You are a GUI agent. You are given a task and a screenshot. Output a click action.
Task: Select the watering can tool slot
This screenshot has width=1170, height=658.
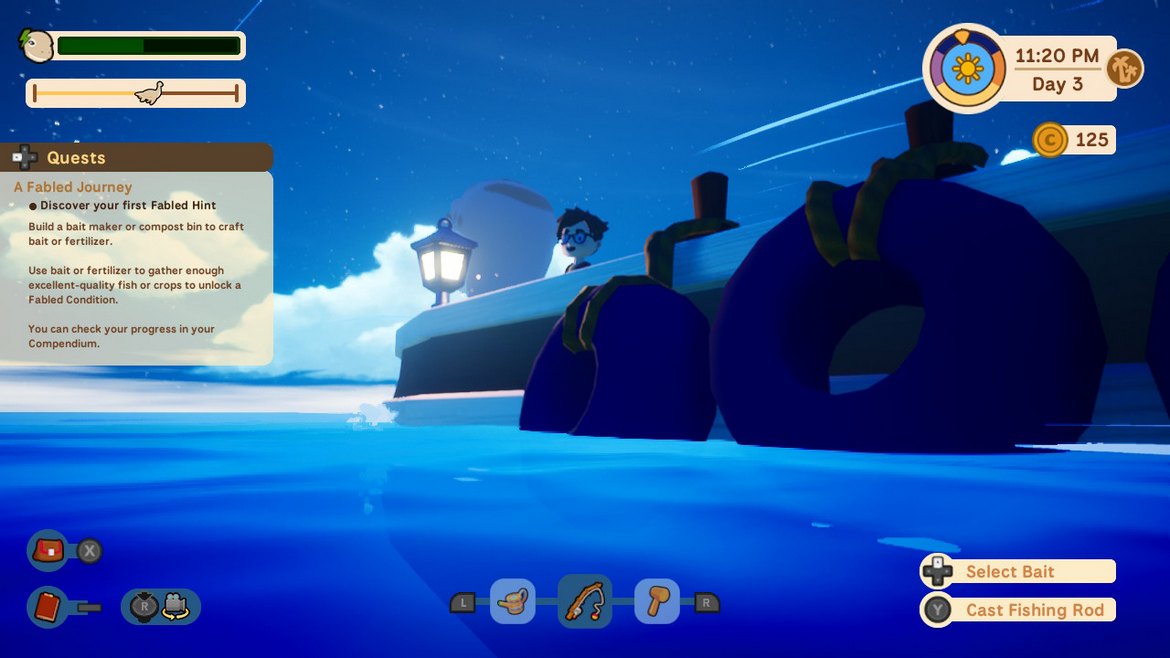click(513, 602)
